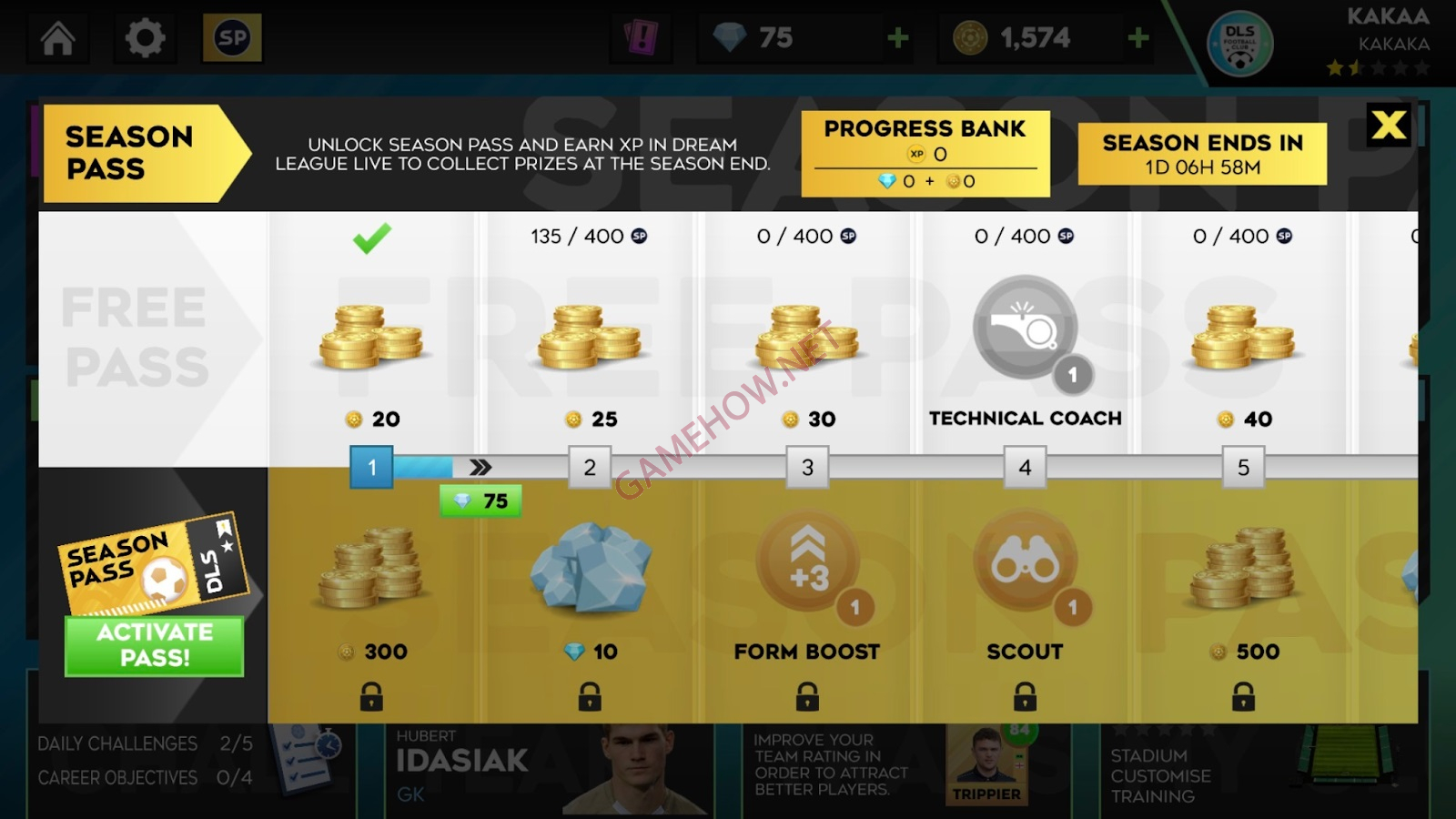Image resolution: width=1456 pixels, height=819 pixels.
Task: Select the SP season pass icon in top bar
Action: click(232, 38)
